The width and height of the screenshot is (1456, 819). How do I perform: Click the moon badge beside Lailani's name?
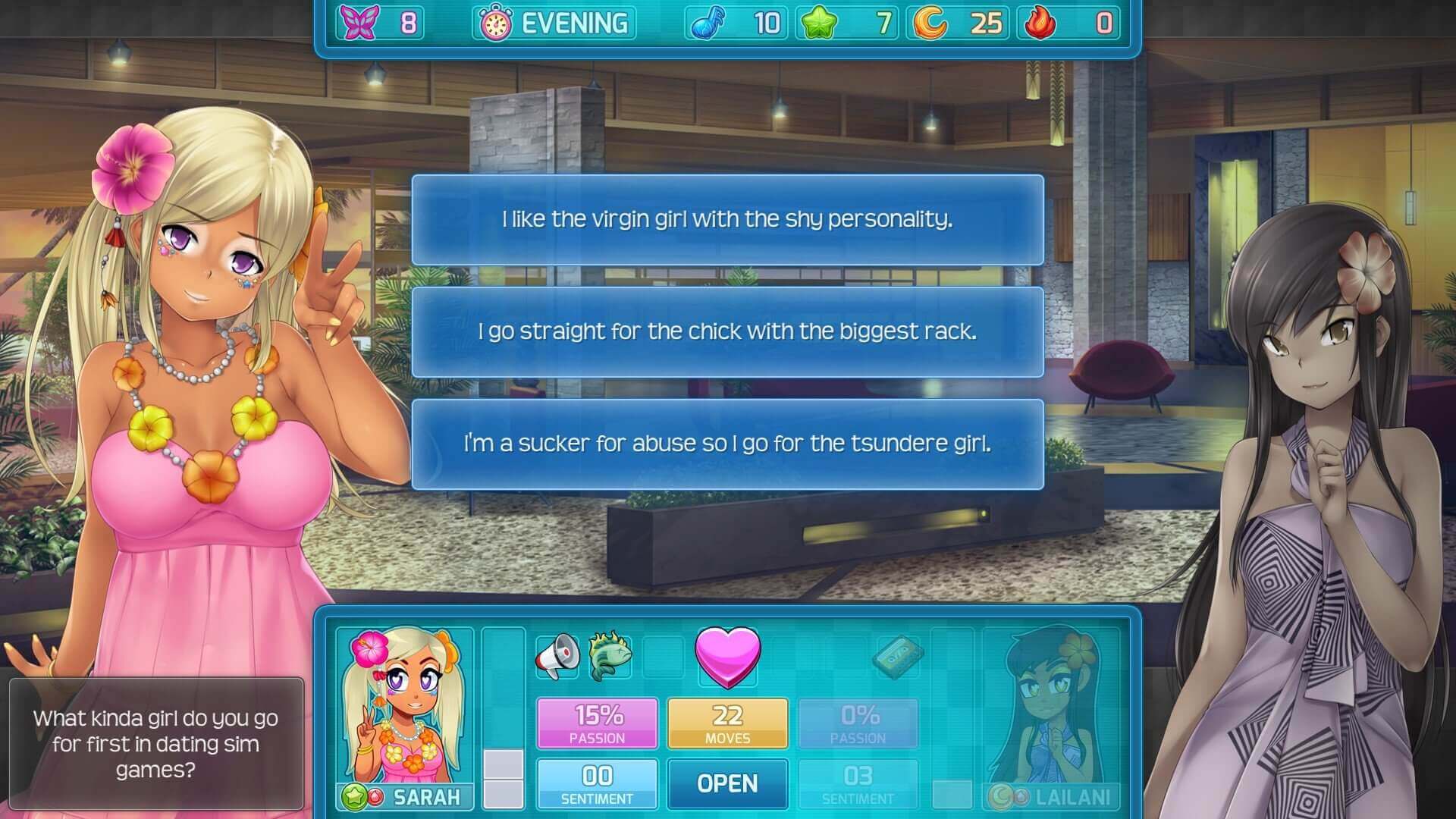[999, 795]
